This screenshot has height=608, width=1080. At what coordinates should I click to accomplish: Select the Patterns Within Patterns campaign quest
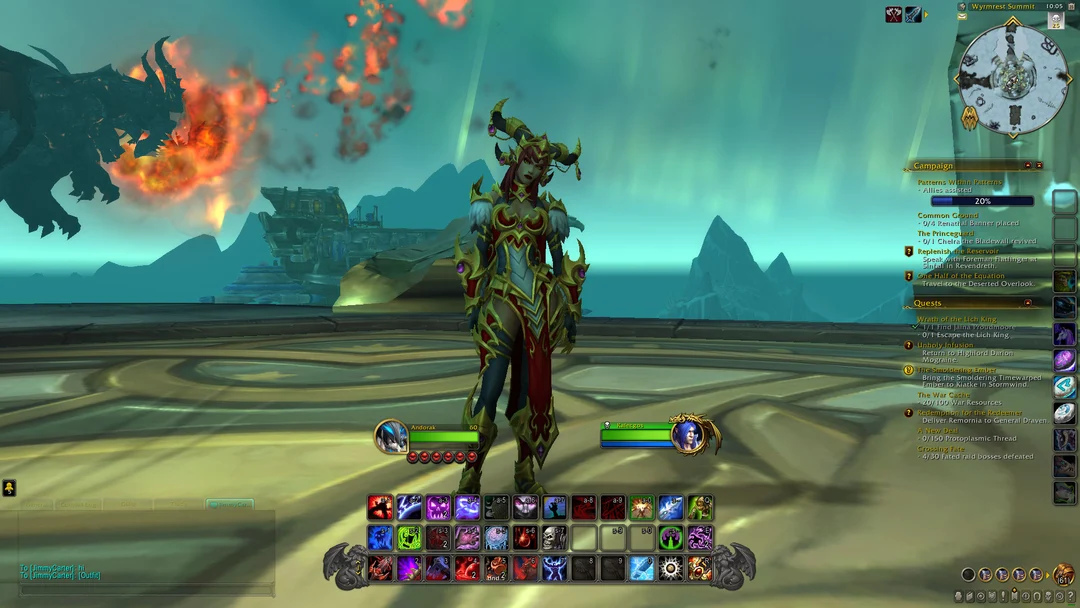coord(958,182)
